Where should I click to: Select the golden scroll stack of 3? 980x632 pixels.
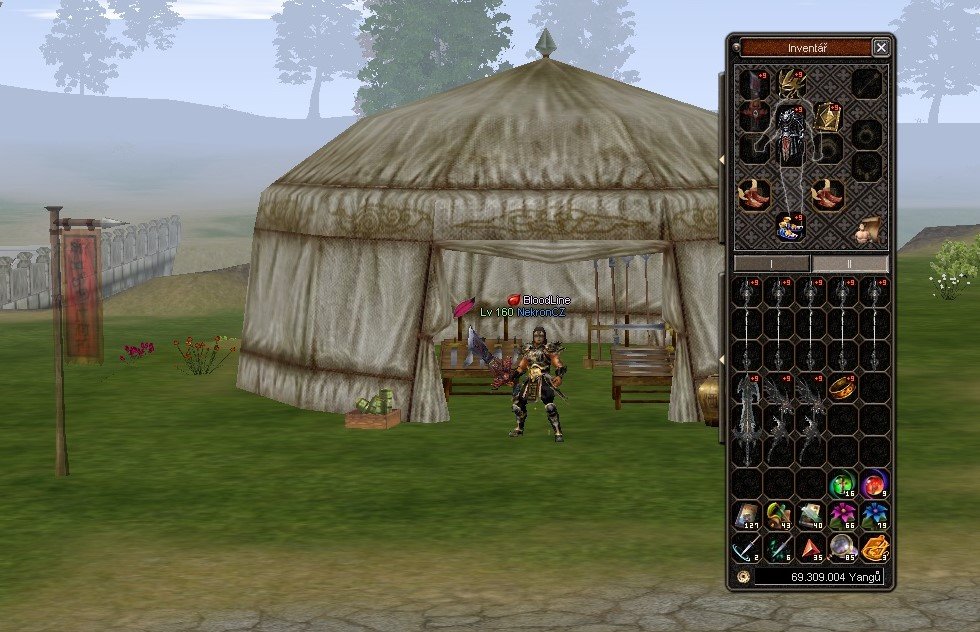click(874, 548)
